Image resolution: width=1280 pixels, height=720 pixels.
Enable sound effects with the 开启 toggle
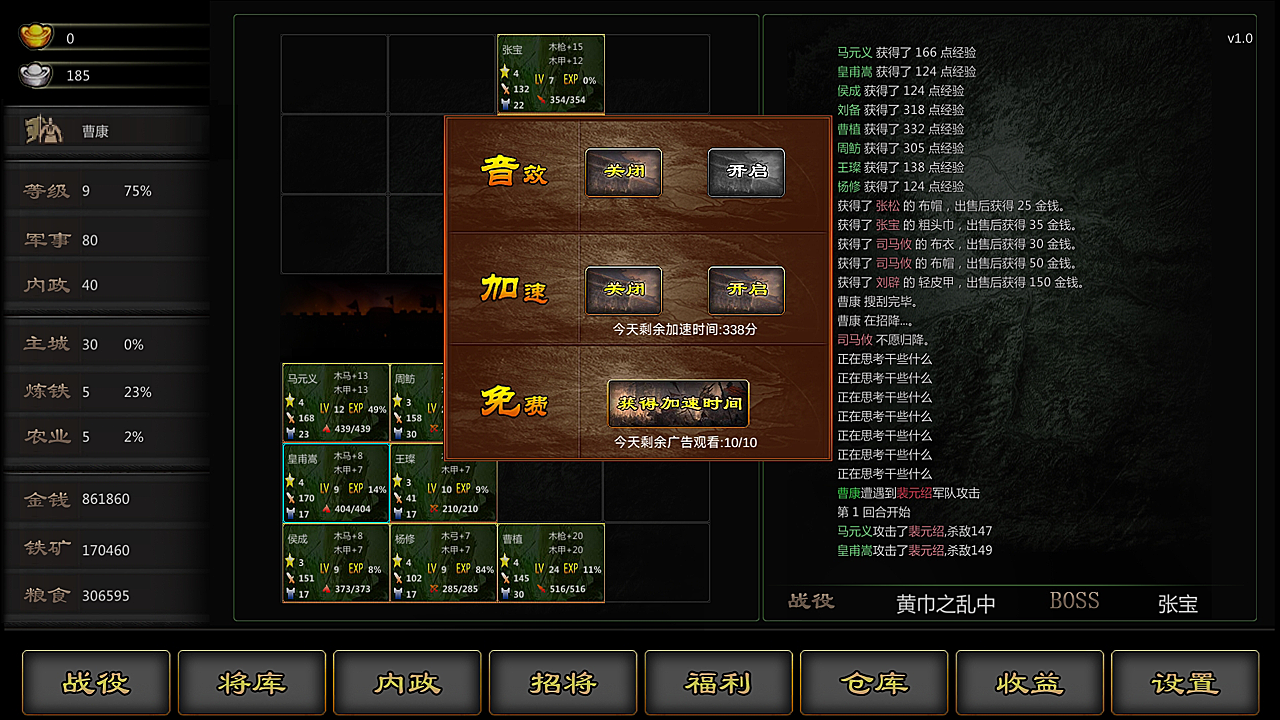pyautogui.click(x=746, y=172)
